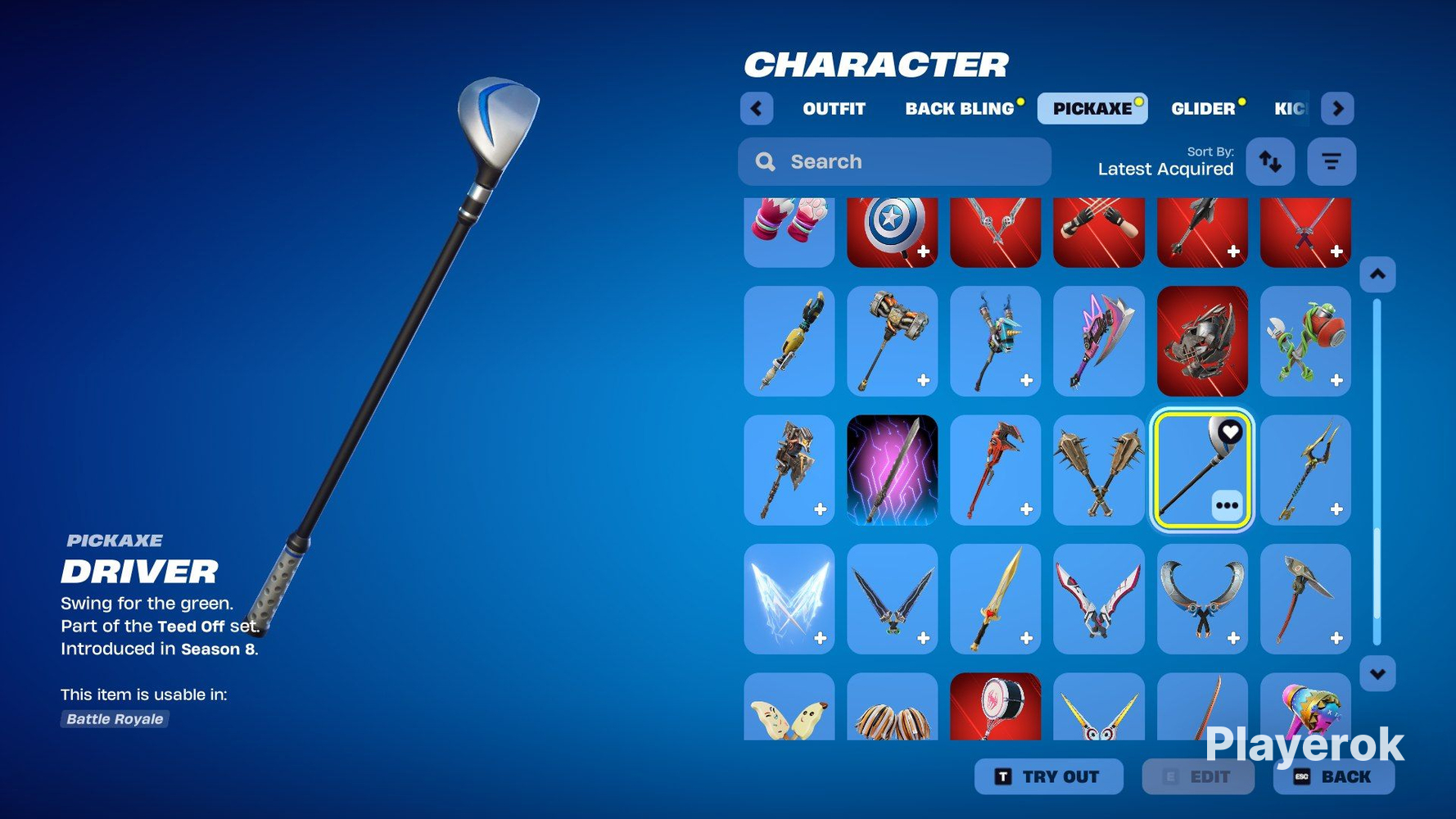Open the filter options button

(1332, 161)
